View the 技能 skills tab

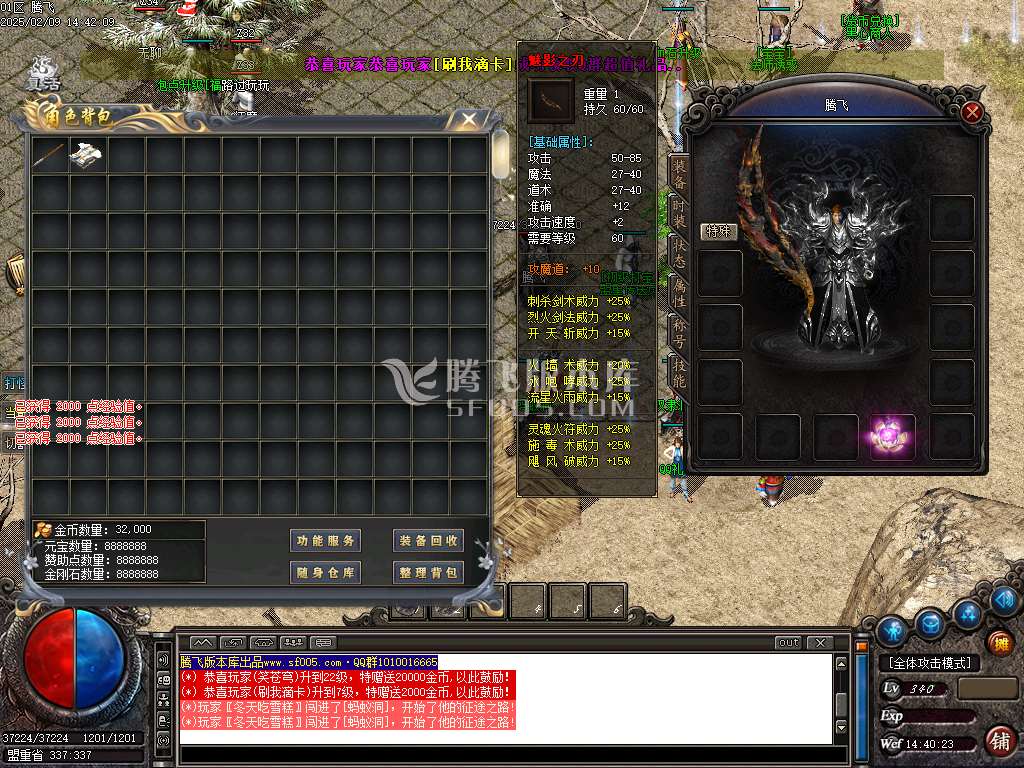tap(679, 372)
